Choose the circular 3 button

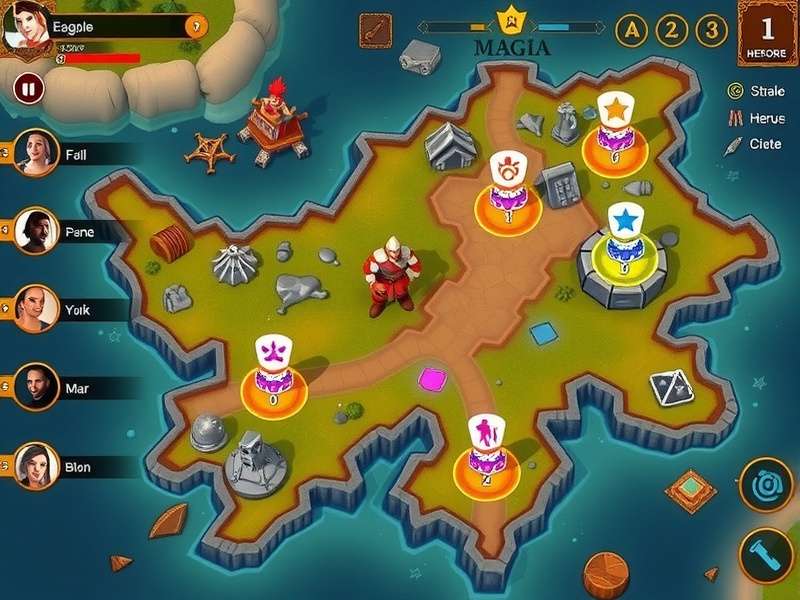710,30
